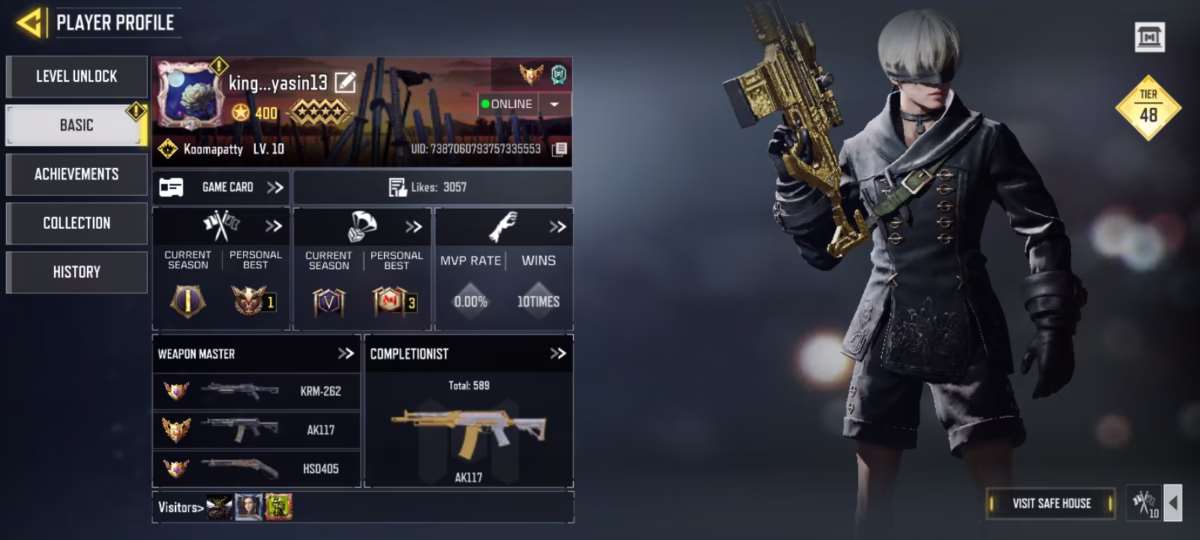Select the Basic tab

77,125
